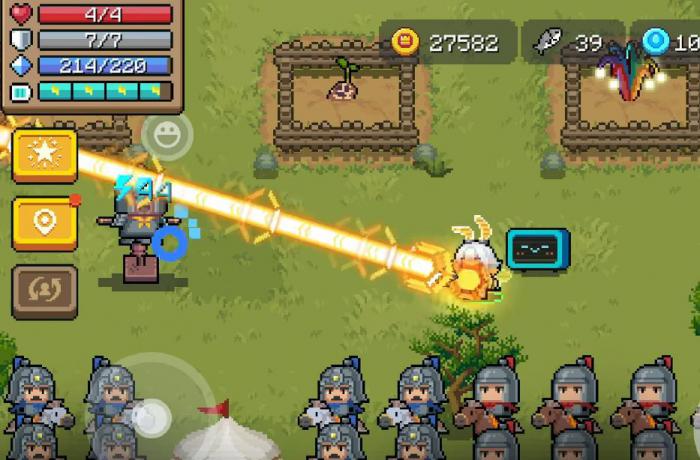Select the blue gem currency counter

click(670, 42)
